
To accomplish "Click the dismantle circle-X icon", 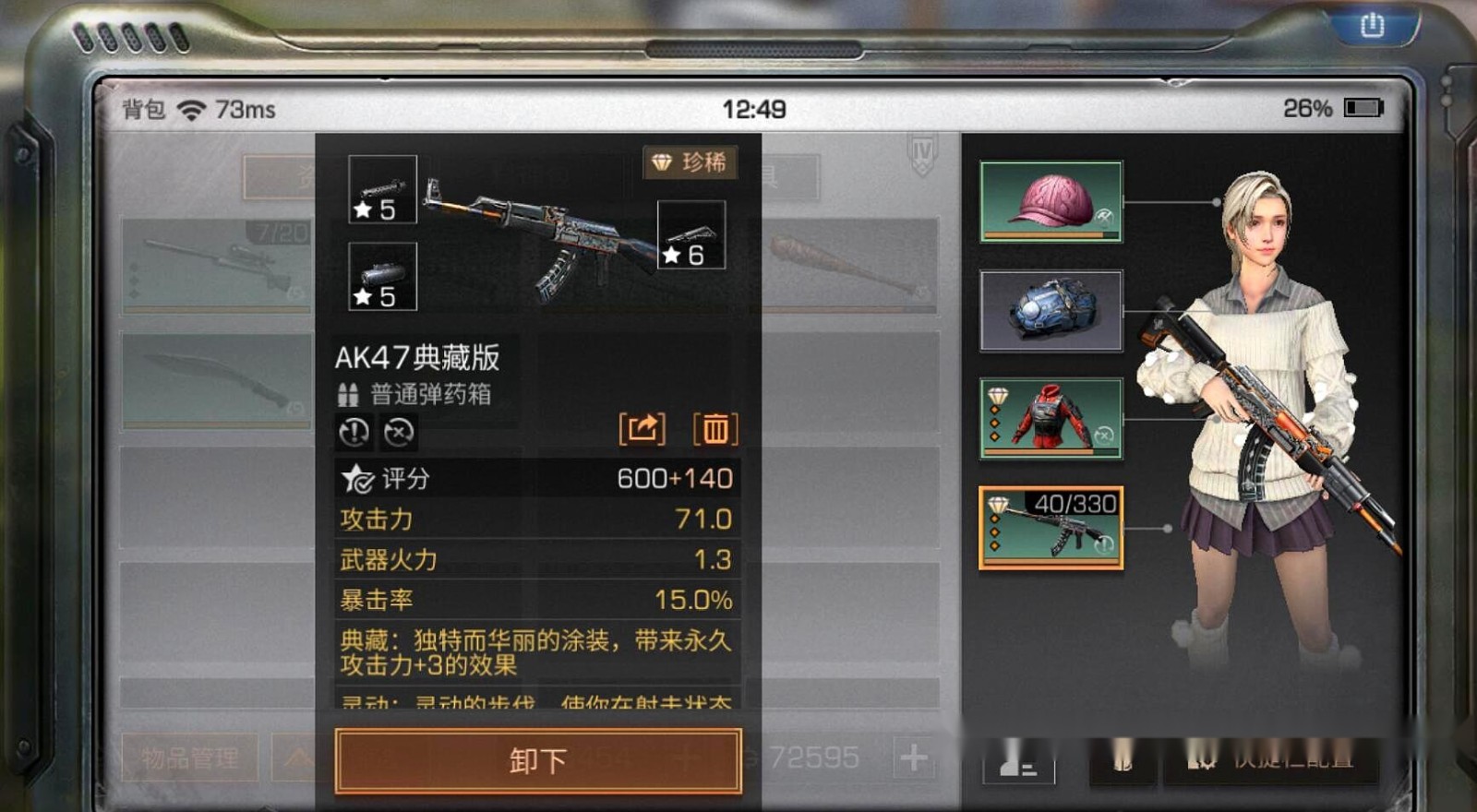I will [x=397, y=431].
